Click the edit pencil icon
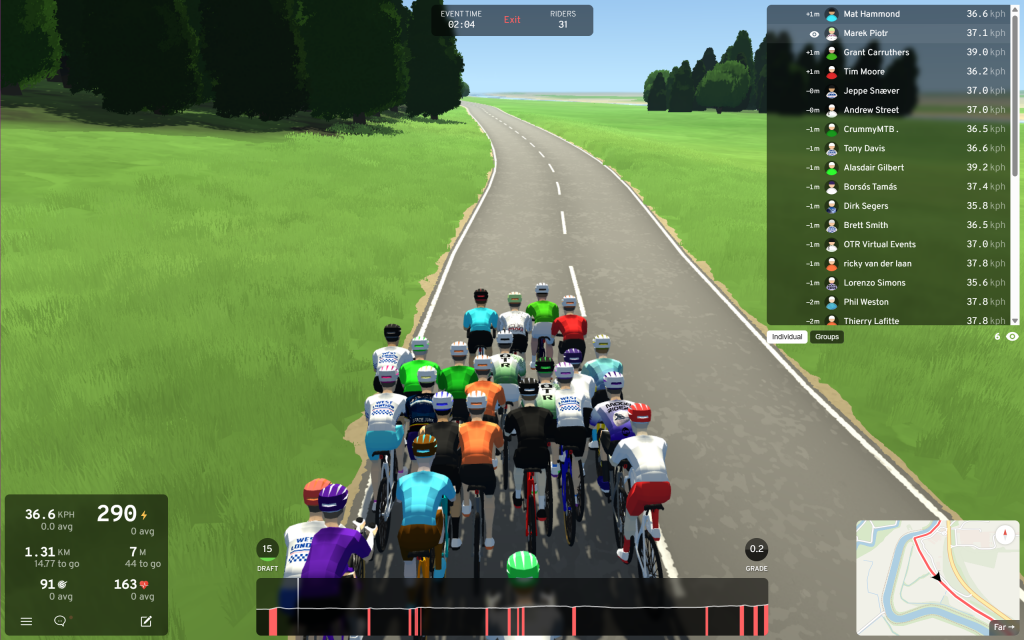Image resolution: width=1024 pixels, height=640 pixels. coord(146,621)
